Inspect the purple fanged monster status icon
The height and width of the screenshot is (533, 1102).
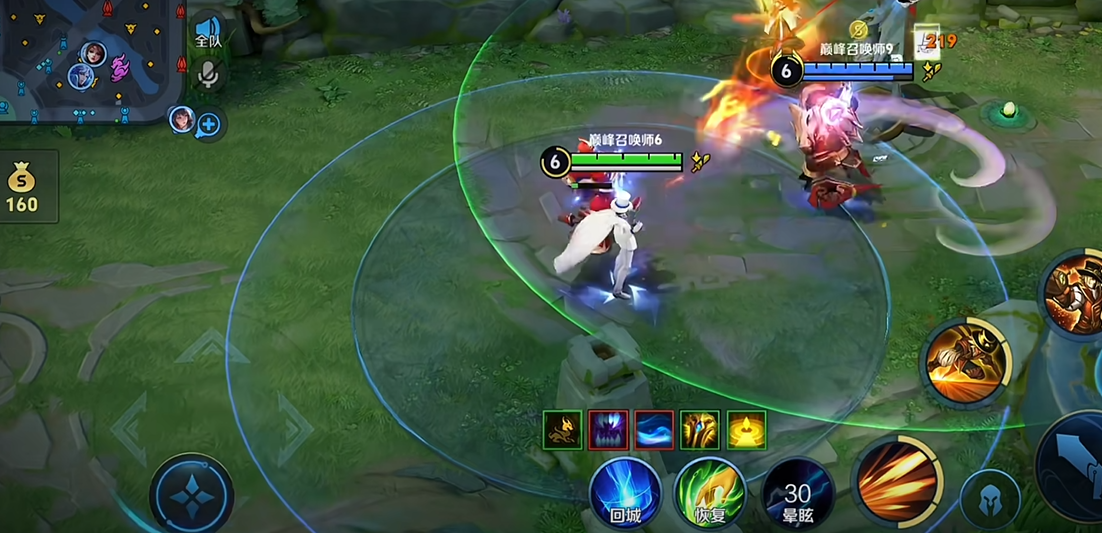(609, 430)
